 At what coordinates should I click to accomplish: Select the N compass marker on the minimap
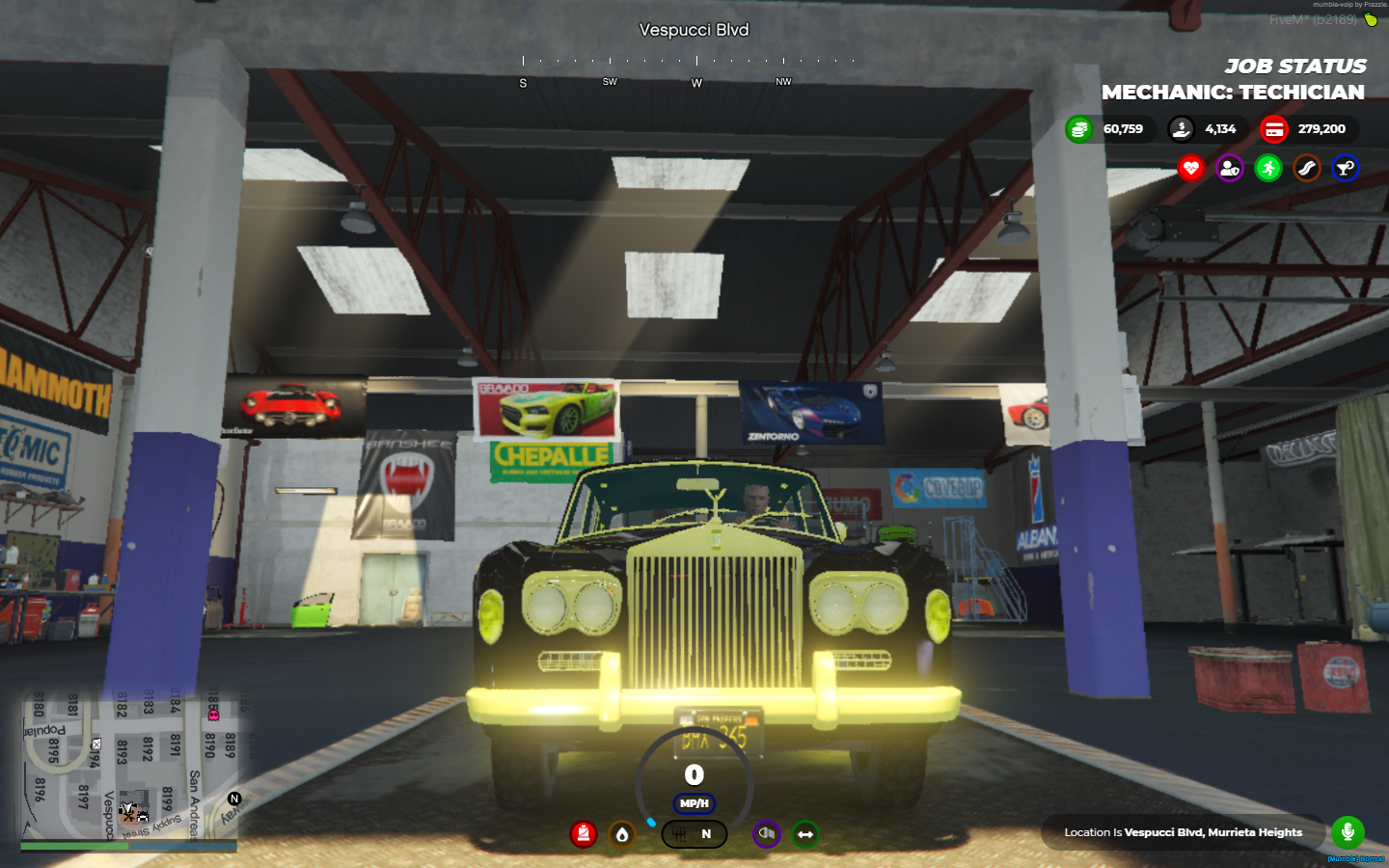232,799
